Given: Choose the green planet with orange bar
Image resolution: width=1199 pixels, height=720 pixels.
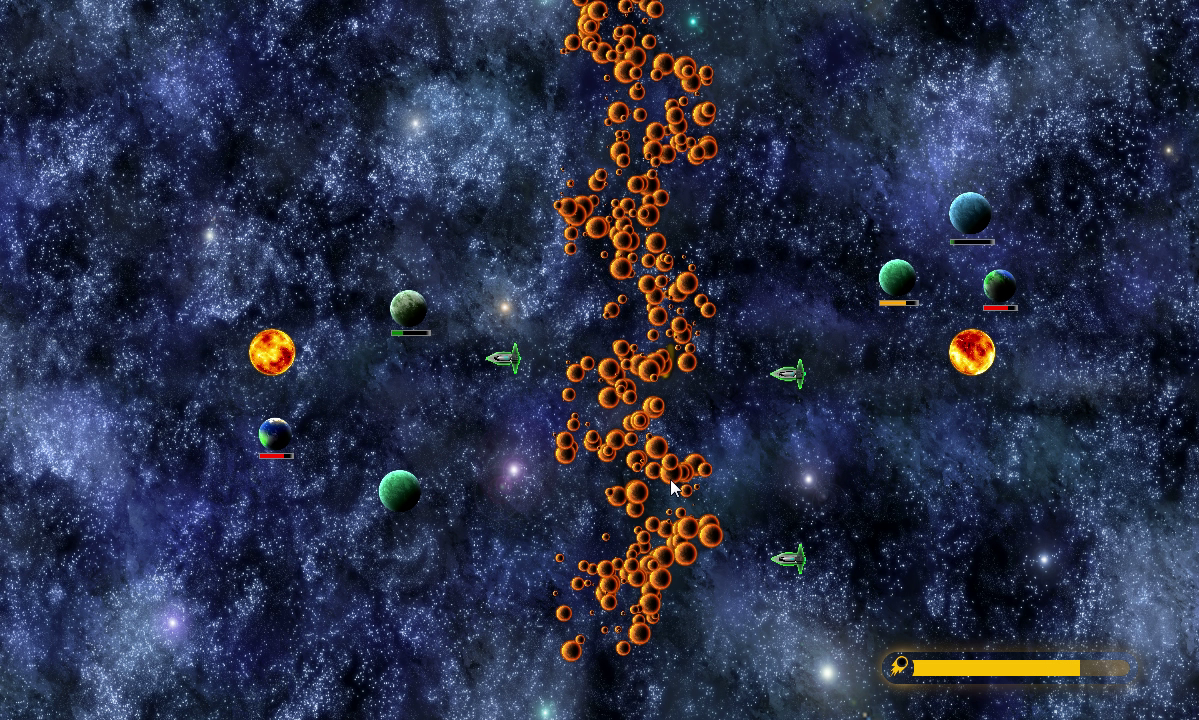Looking at the screenshot, I should [897, 278].
